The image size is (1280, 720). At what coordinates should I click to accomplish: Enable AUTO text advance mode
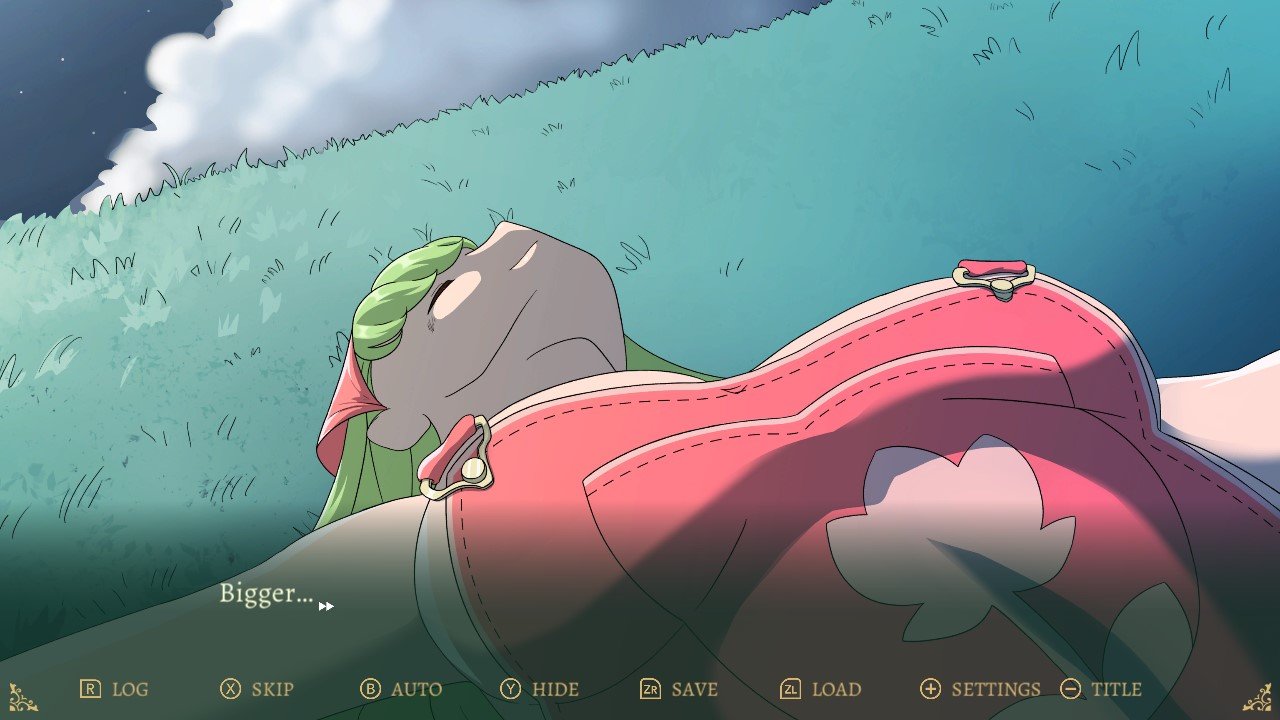417,689
